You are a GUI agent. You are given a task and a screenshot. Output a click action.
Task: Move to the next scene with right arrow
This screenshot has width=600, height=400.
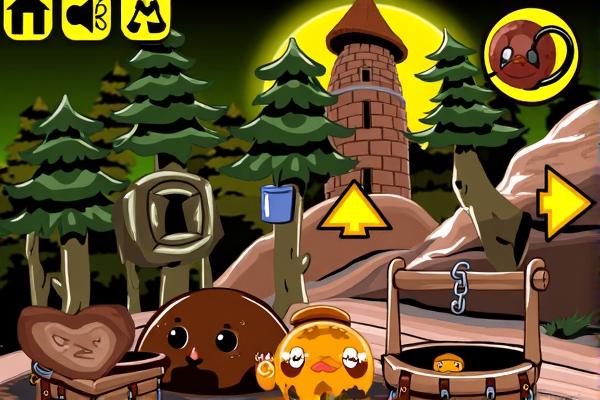point(564,204)
